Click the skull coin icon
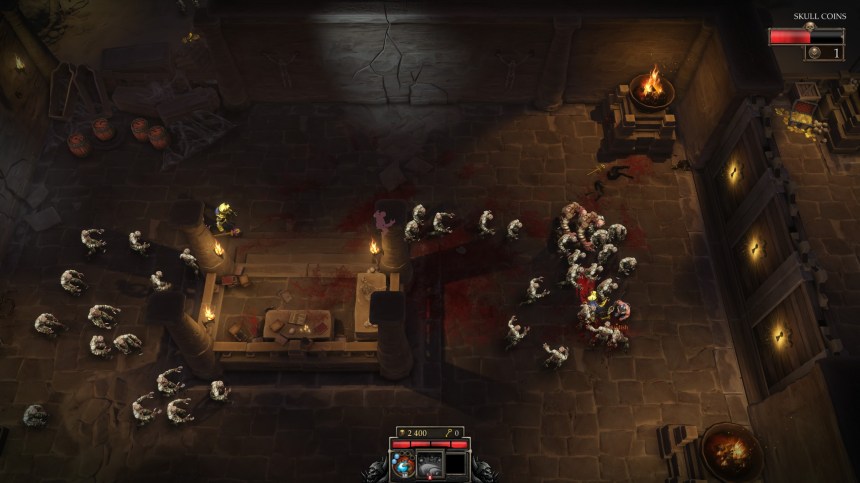 814,53
